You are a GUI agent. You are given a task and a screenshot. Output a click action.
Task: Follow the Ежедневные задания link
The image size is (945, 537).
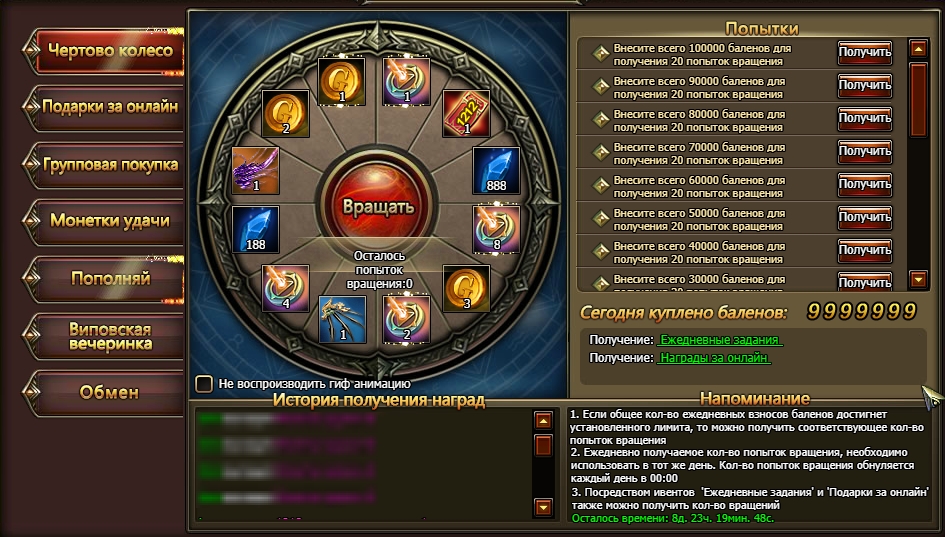pos(719,340)
